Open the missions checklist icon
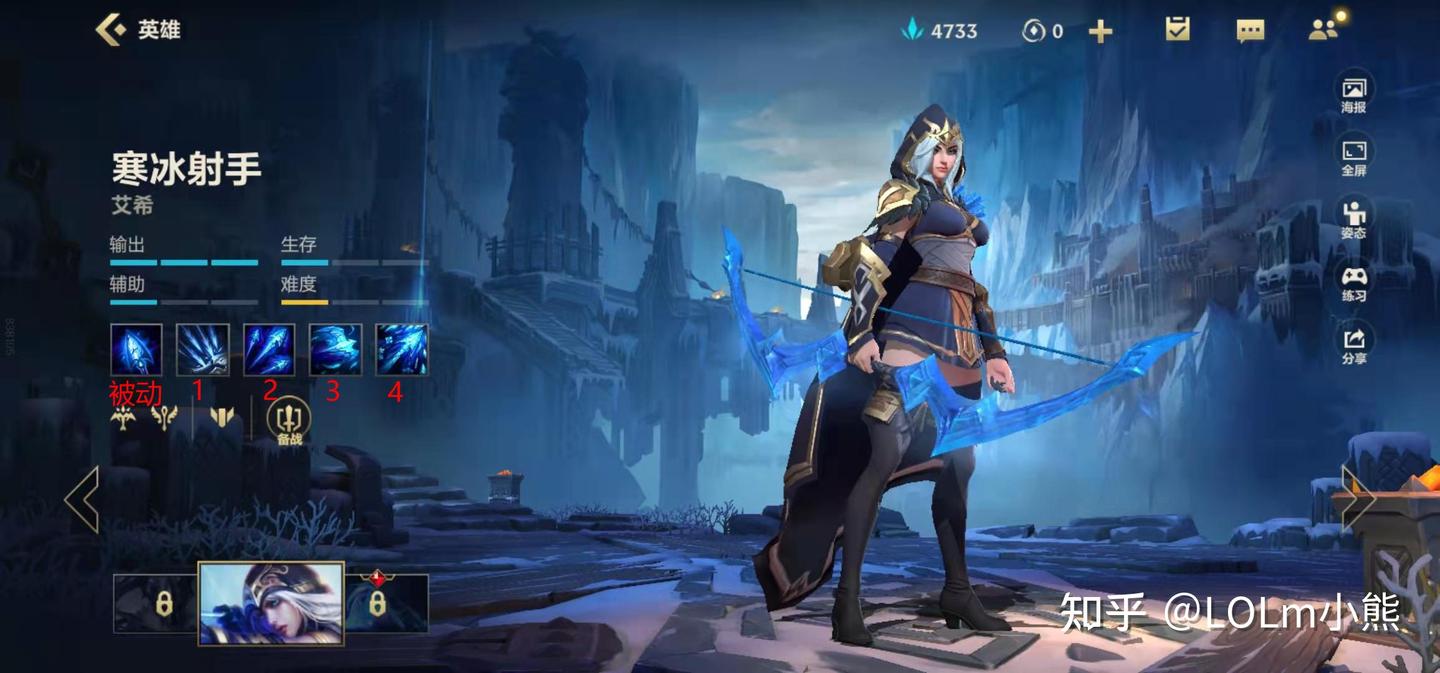1440x673 pixels. coord(1178,30)
